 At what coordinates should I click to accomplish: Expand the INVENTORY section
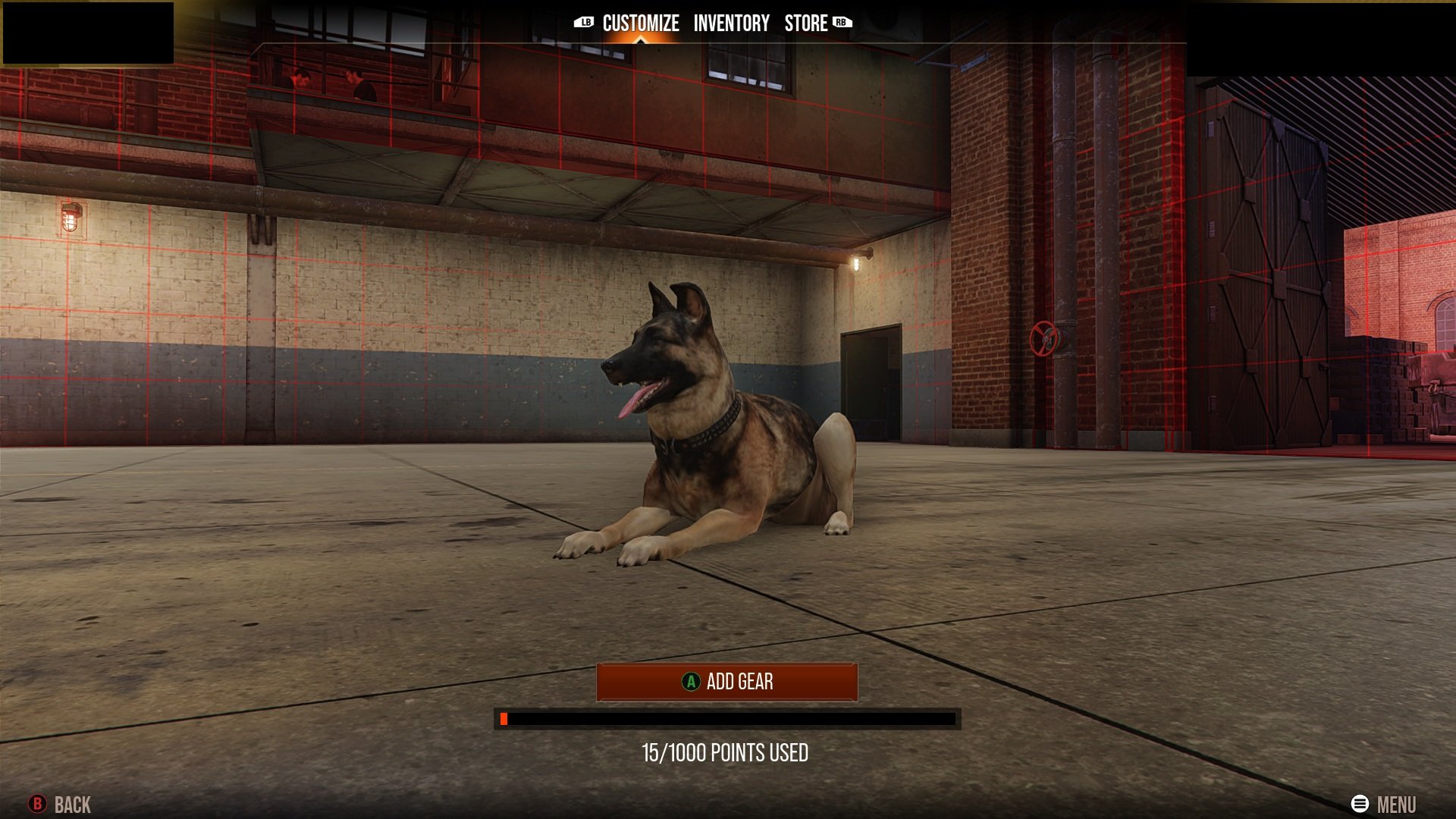pyautogui.click(x=730, y=23)
